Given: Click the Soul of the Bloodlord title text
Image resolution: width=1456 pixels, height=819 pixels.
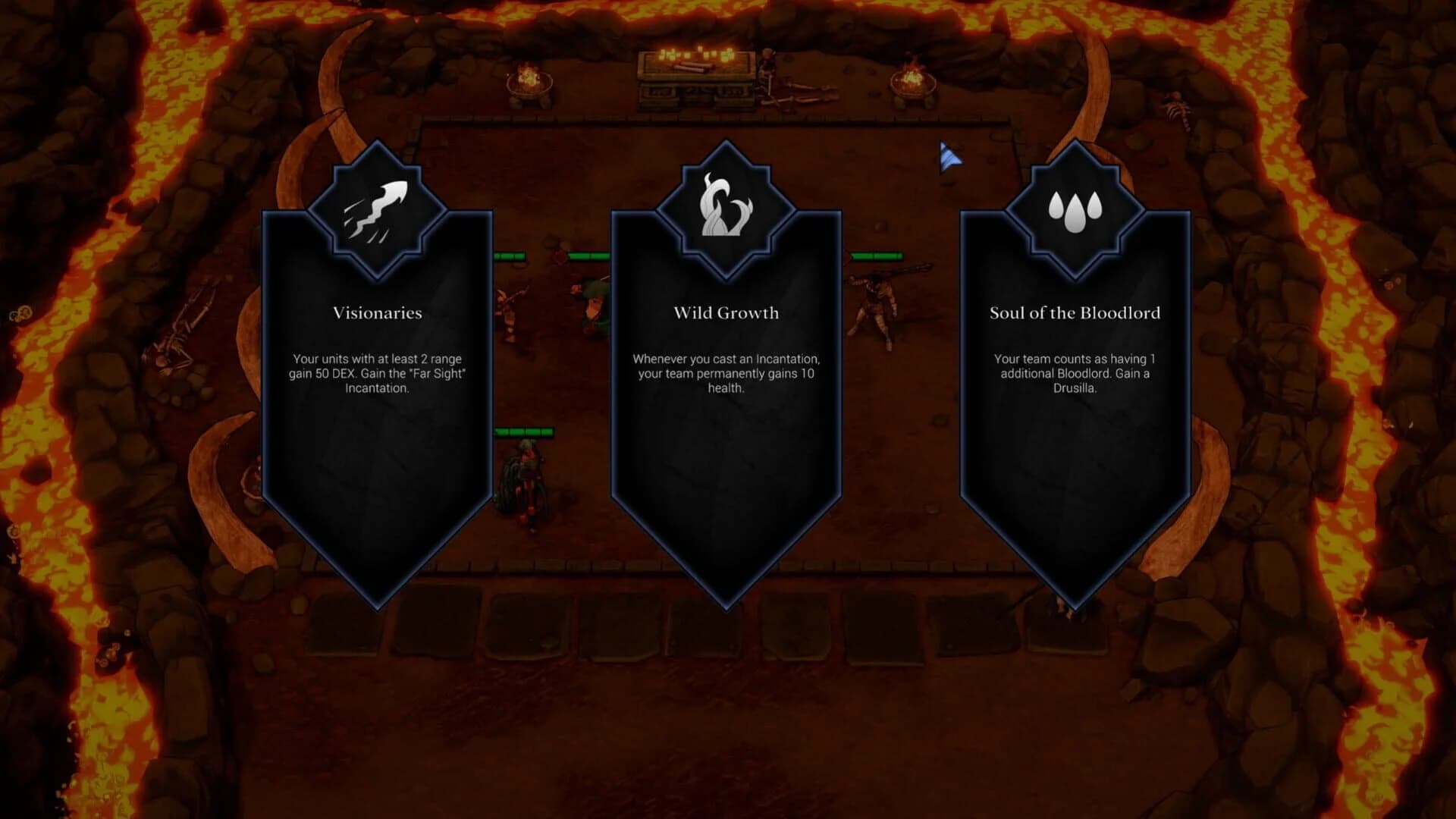Looking at the screenshot, I should click(x=1075, y=312).
